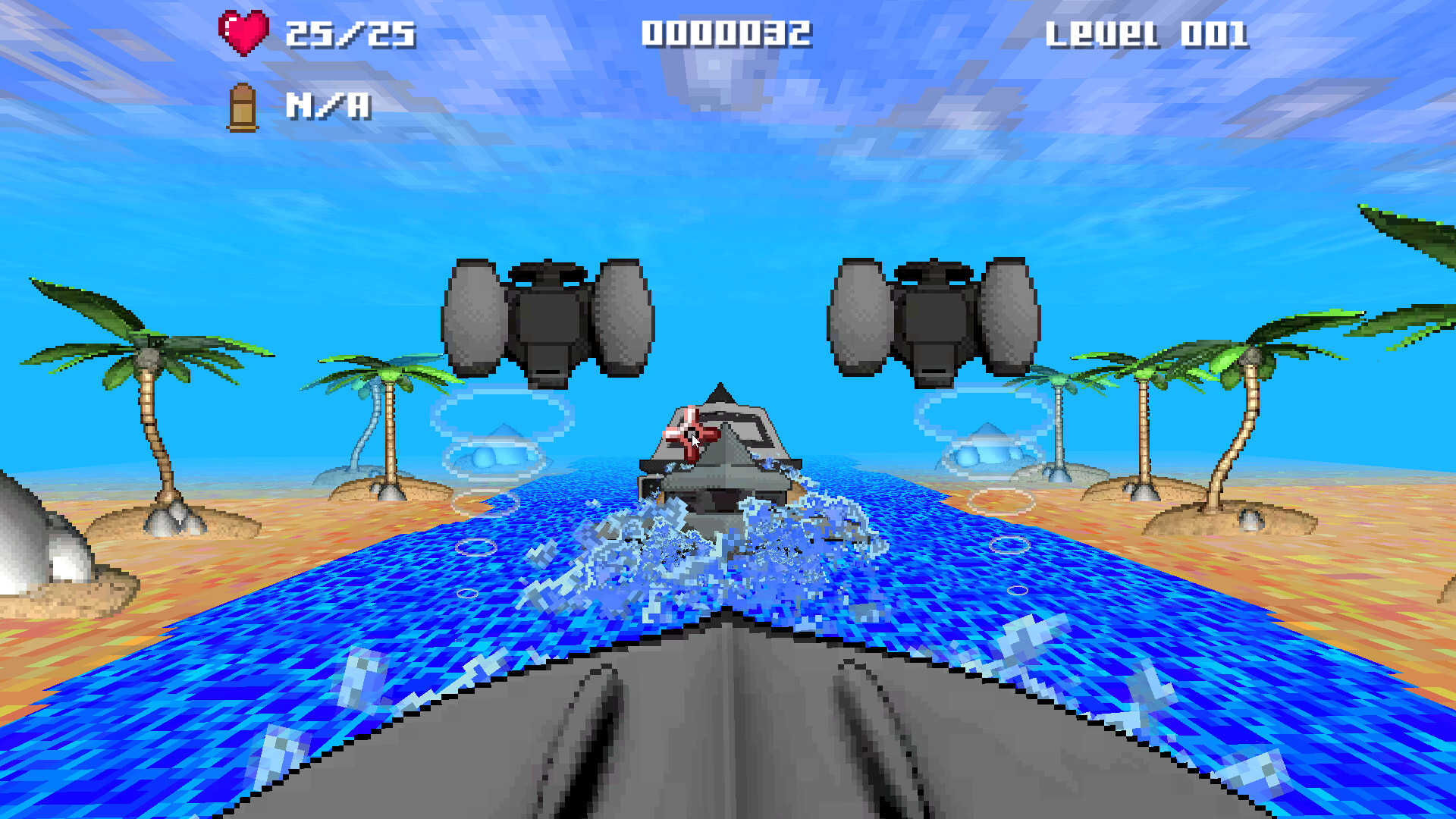The height and width of the screenshot is (819, 1456).
Task: Expand the Level 001 indicator
Action: point(1147,32)
